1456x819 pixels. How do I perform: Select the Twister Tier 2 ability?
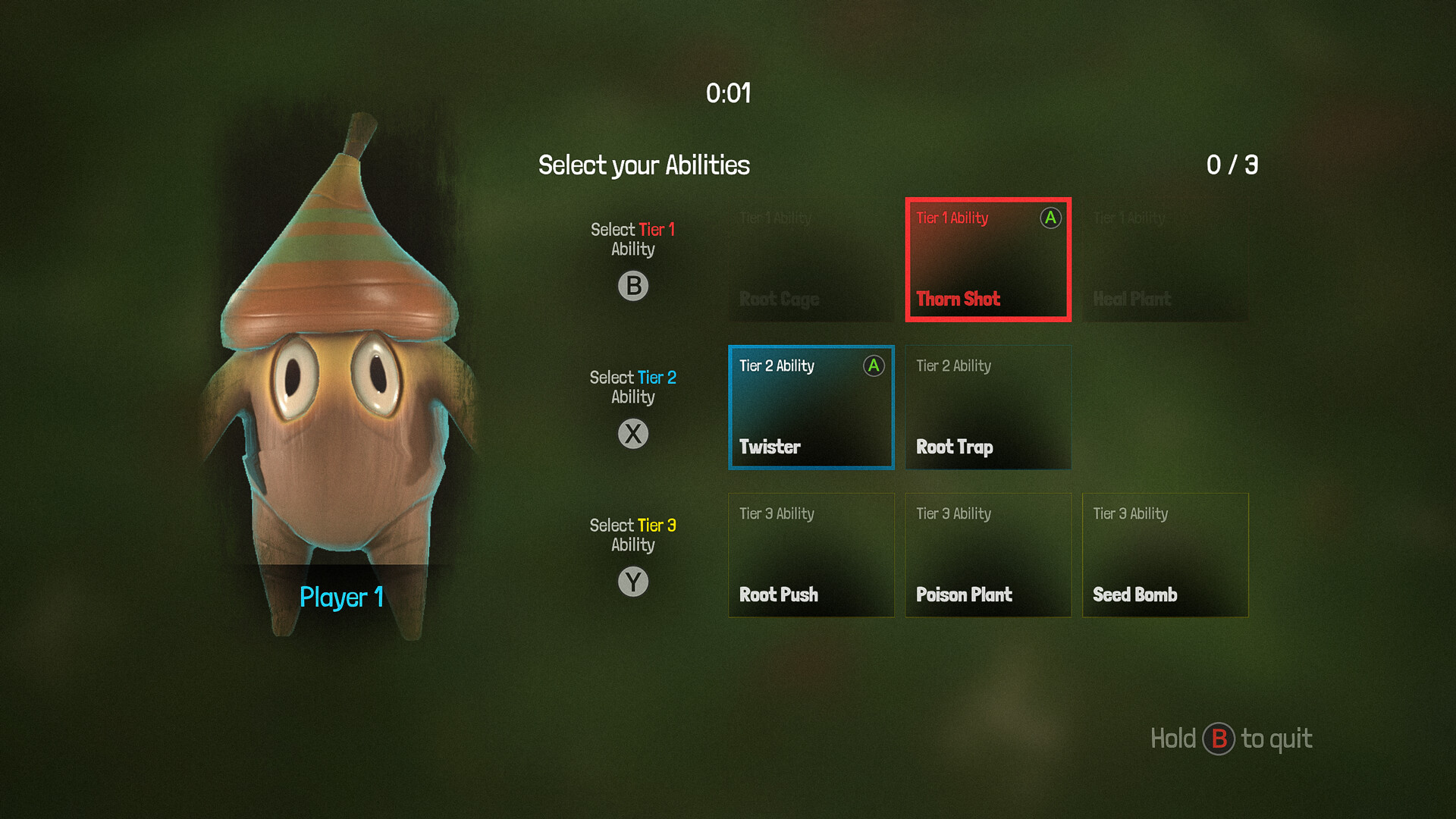pos(811,407)
